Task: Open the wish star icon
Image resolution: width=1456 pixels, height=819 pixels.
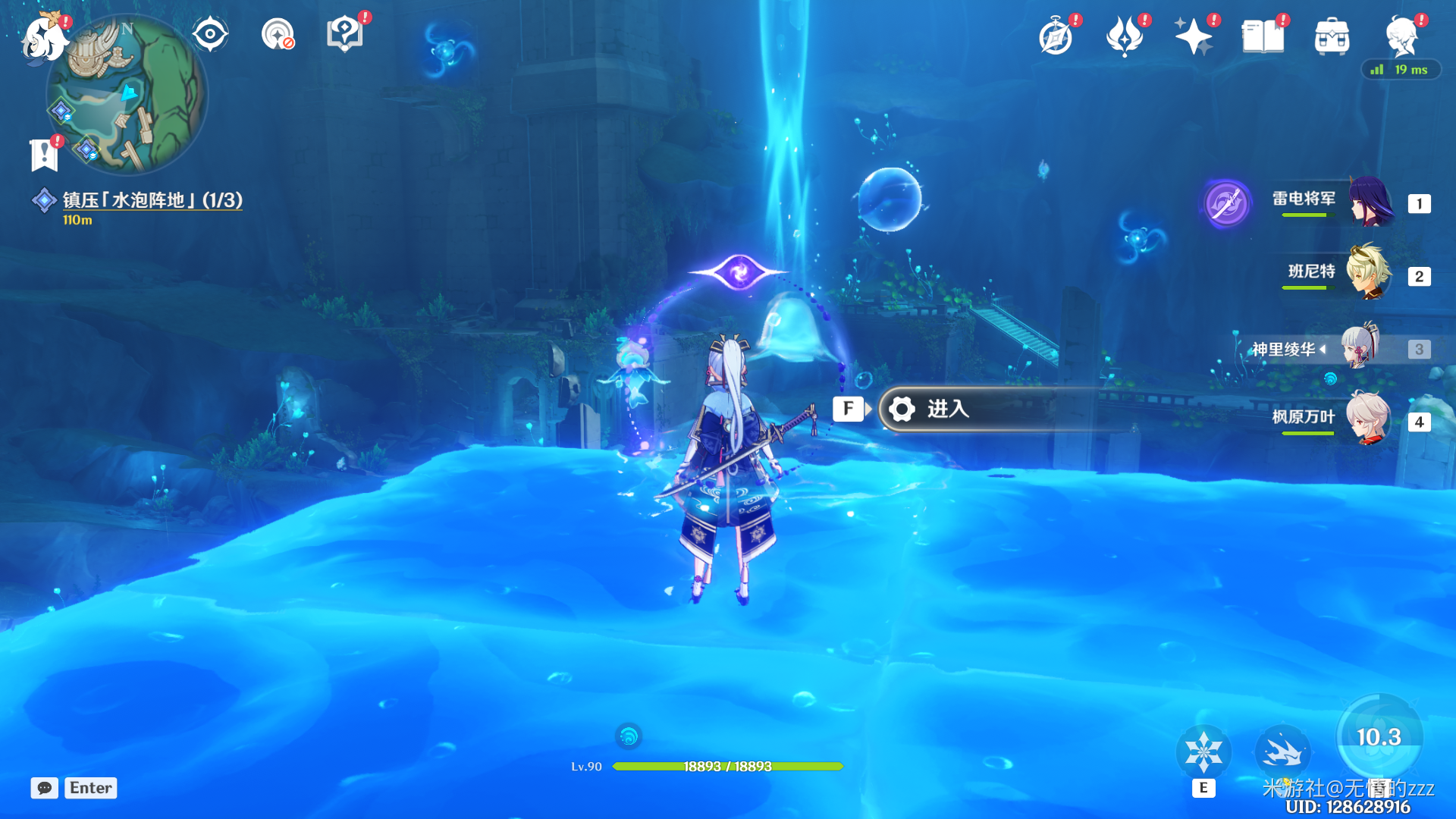Action: [x=1193, y=36]
